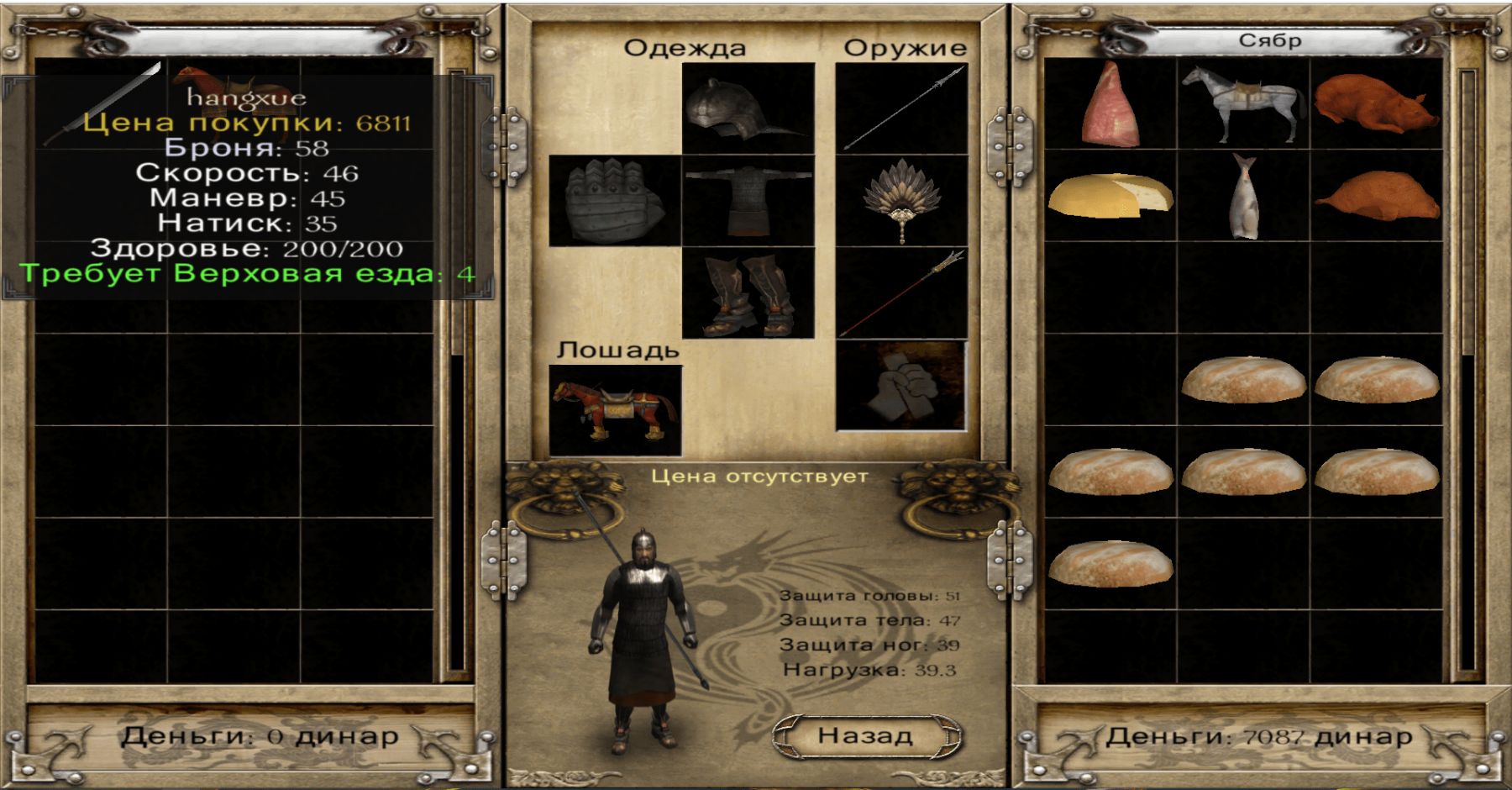Choose the feather fan weapon slot
The image size is (1512, 790).
point(902,201)
